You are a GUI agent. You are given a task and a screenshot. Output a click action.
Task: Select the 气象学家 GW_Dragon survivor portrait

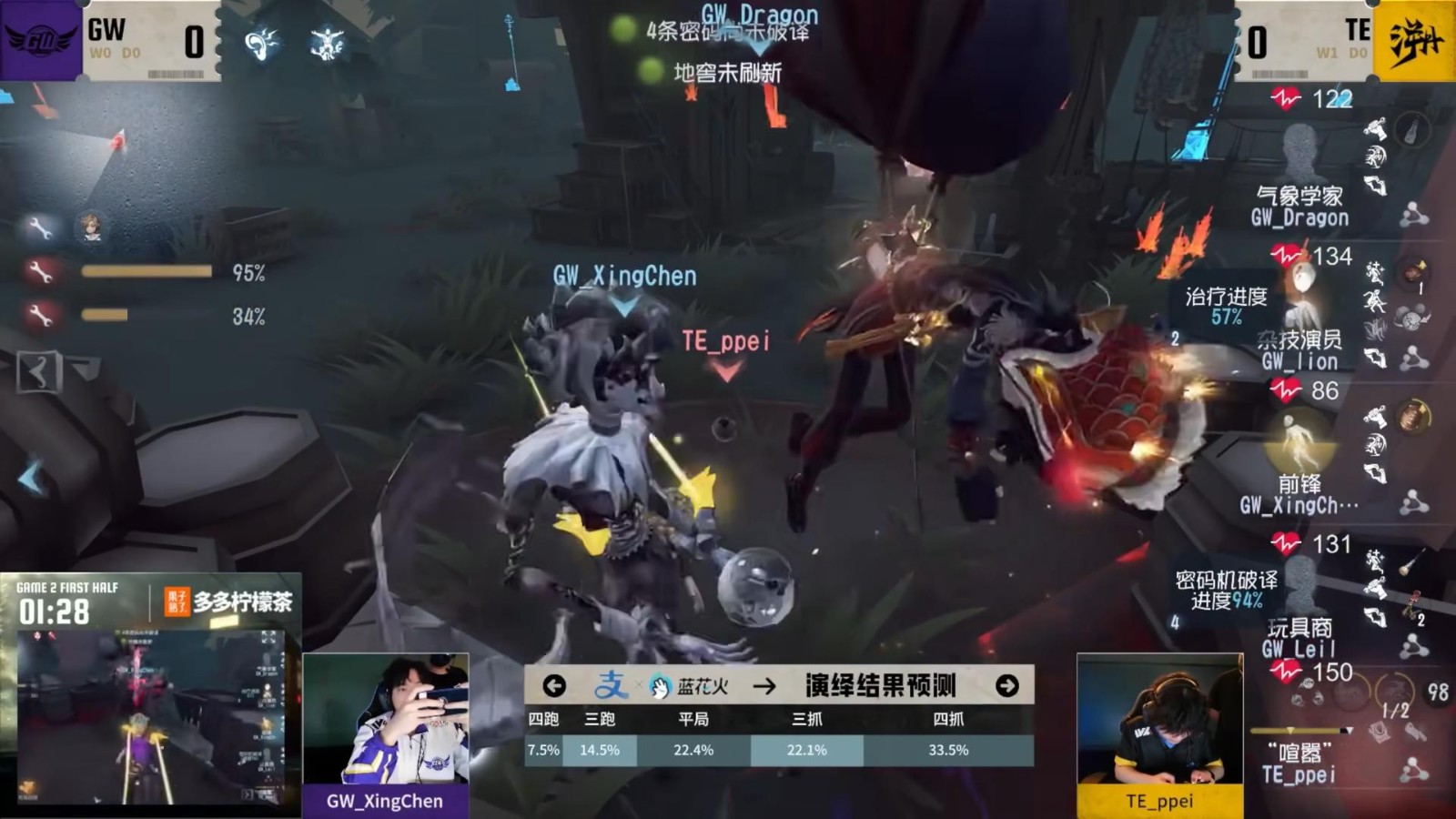pos(1300,152)
